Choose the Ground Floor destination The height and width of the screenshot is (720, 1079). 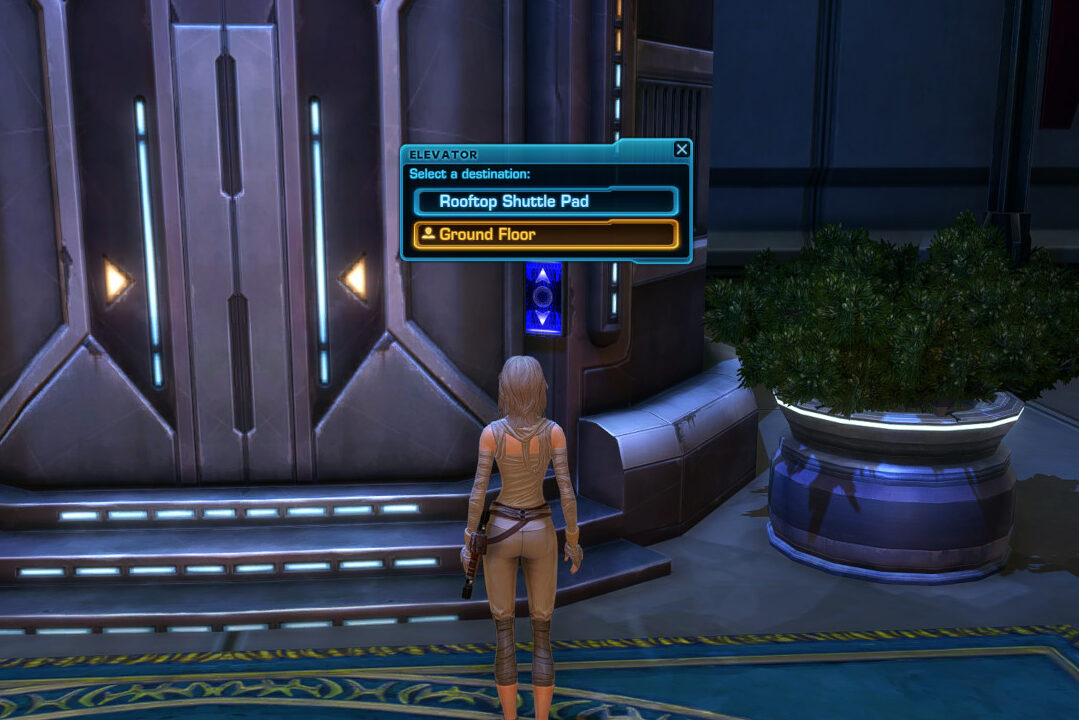pyautogui.click(x=545, y=234)
